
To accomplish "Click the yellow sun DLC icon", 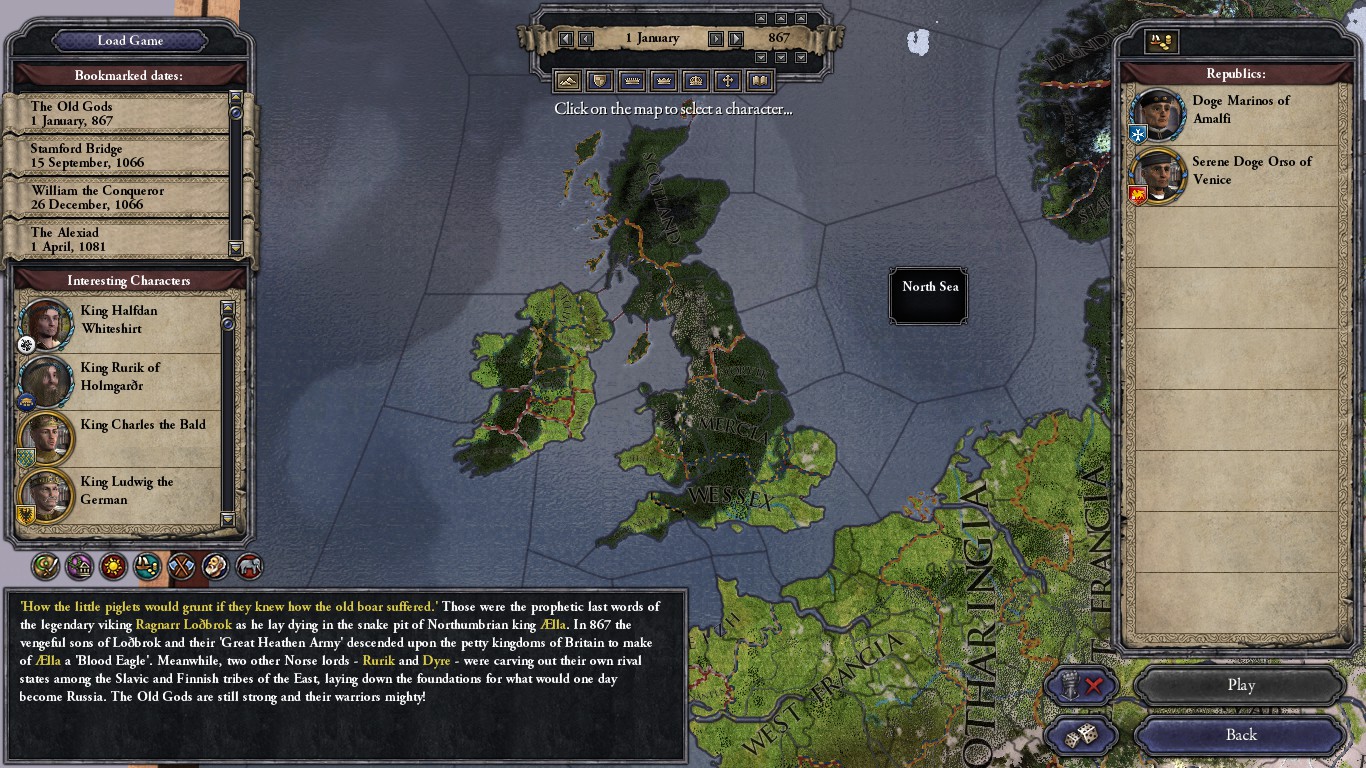I will tap(113, 567).
